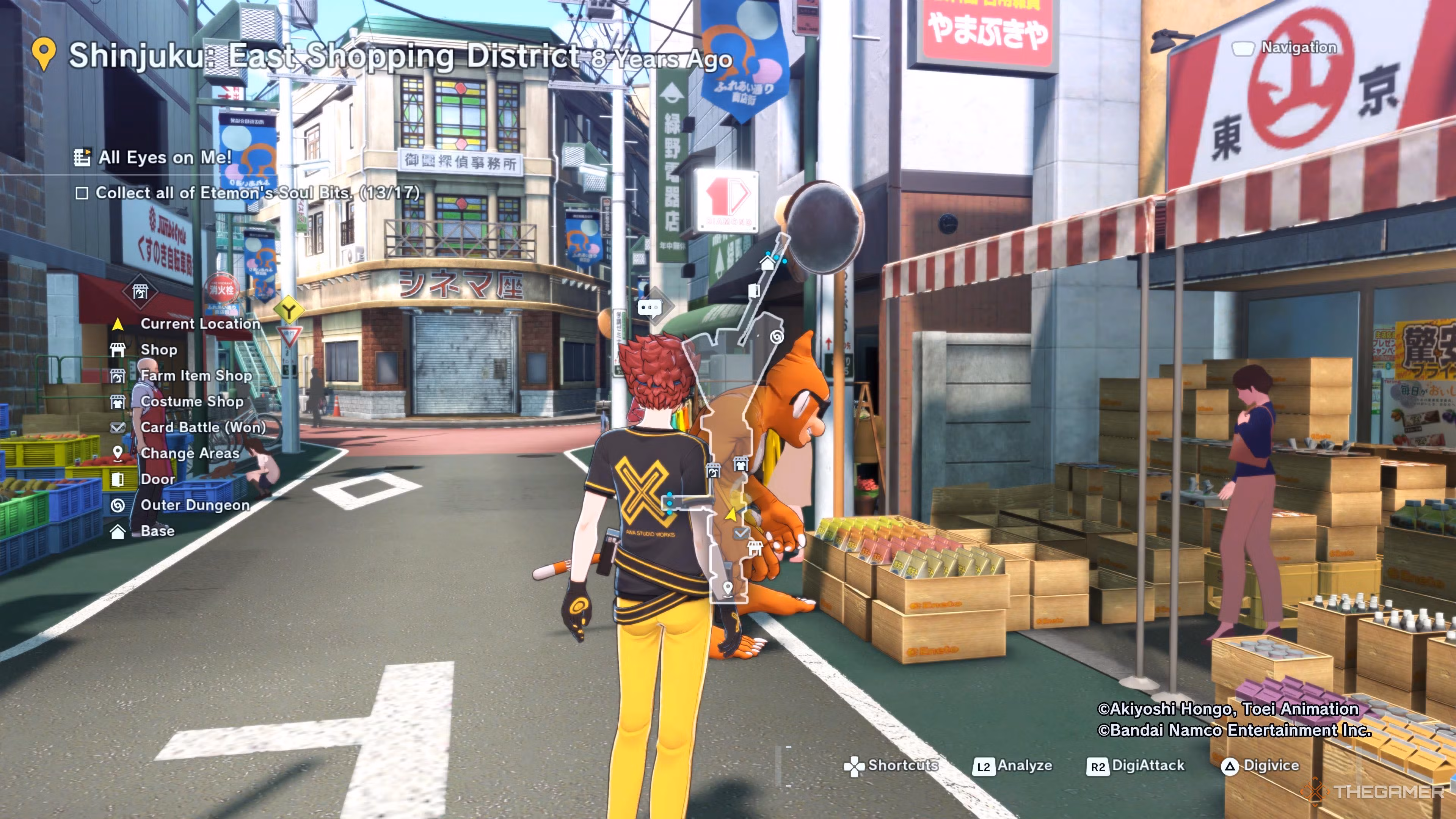Choose the Costume Shop legend entry
The height and width of the screenshot is (819, 1456).
click(x=191, y=401)
